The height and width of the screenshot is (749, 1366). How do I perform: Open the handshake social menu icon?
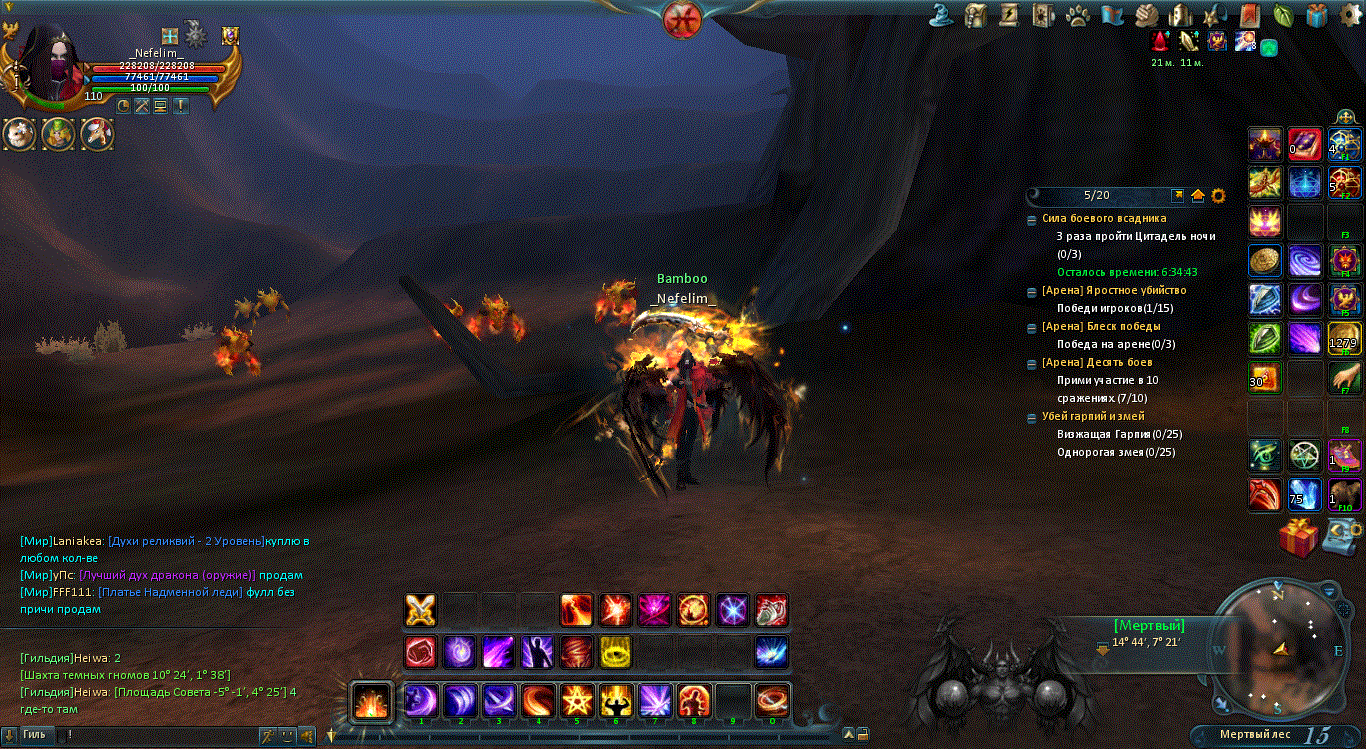coord(1146,15)
